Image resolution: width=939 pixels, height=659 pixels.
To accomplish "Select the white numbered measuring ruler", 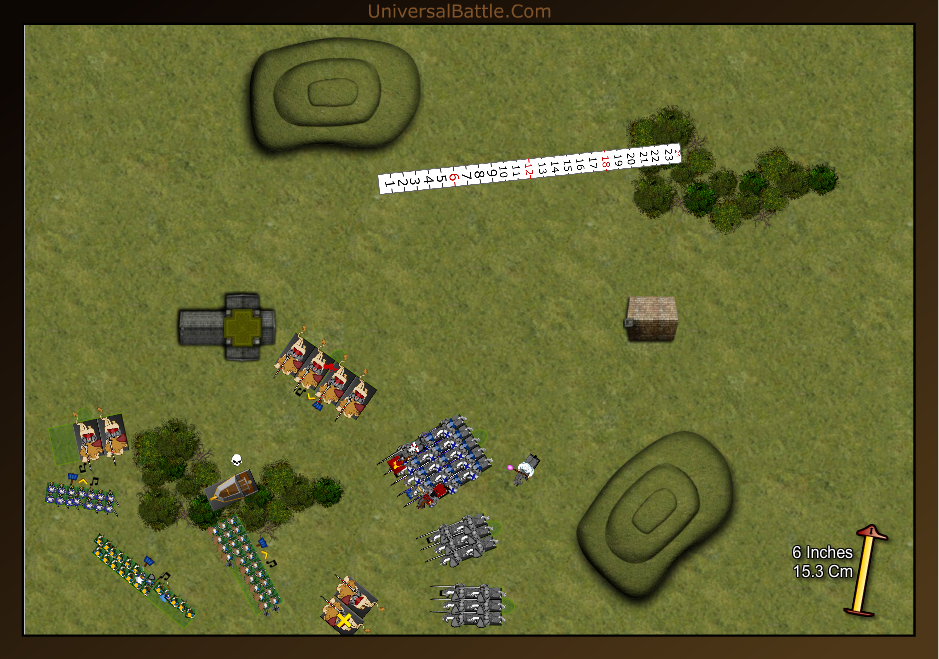I will click(530, 169).
